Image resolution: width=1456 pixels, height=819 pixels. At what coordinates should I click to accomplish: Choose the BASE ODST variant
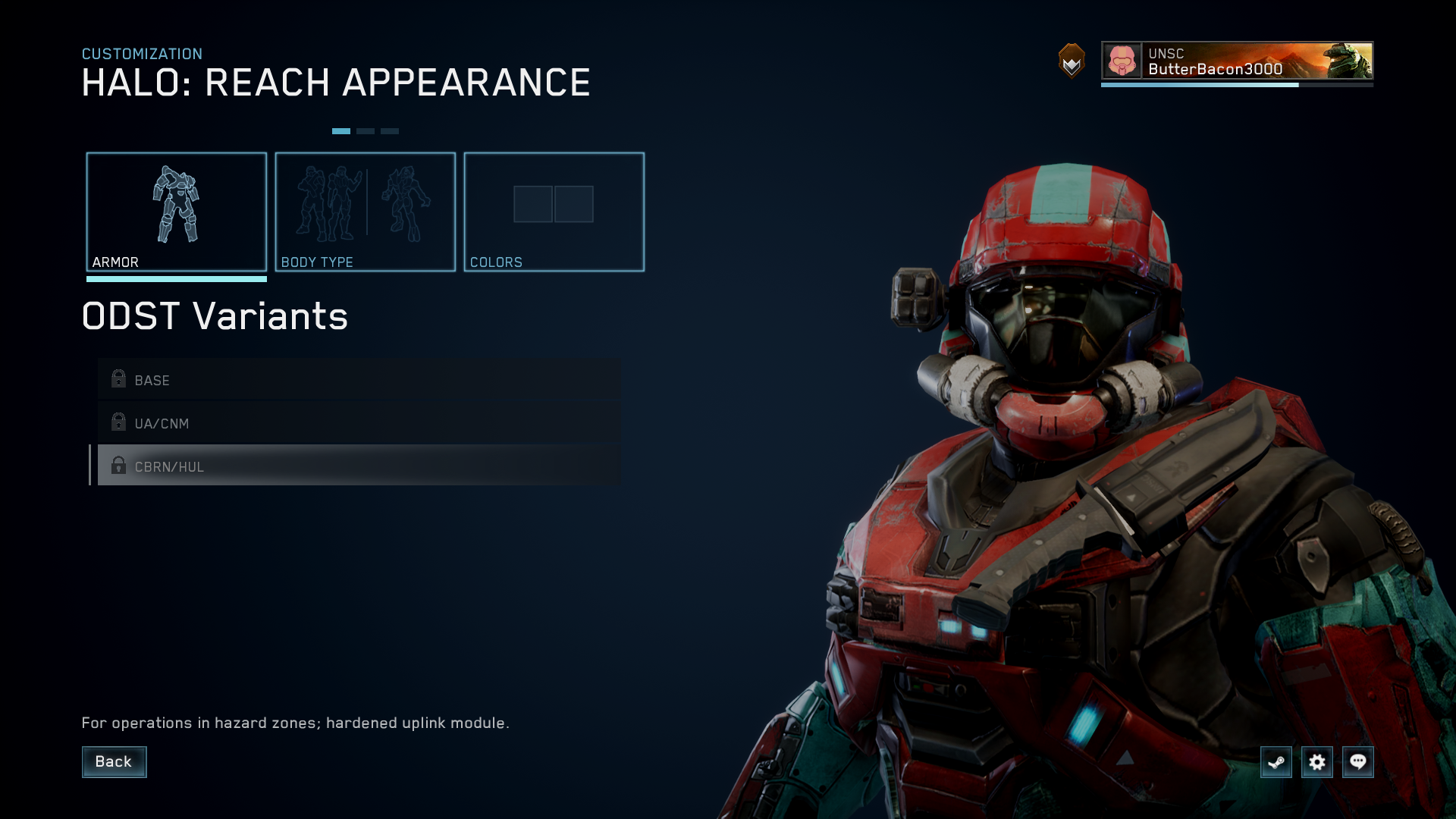[x=359, y=380]
